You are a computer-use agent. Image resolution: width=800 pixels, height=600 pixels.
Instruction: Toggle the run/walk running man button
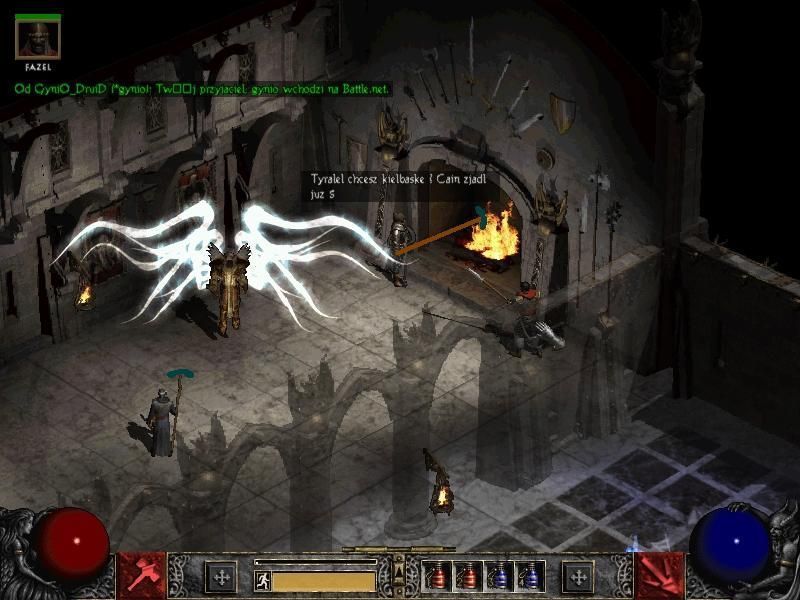pyautogui.click(x=262, y=579)
